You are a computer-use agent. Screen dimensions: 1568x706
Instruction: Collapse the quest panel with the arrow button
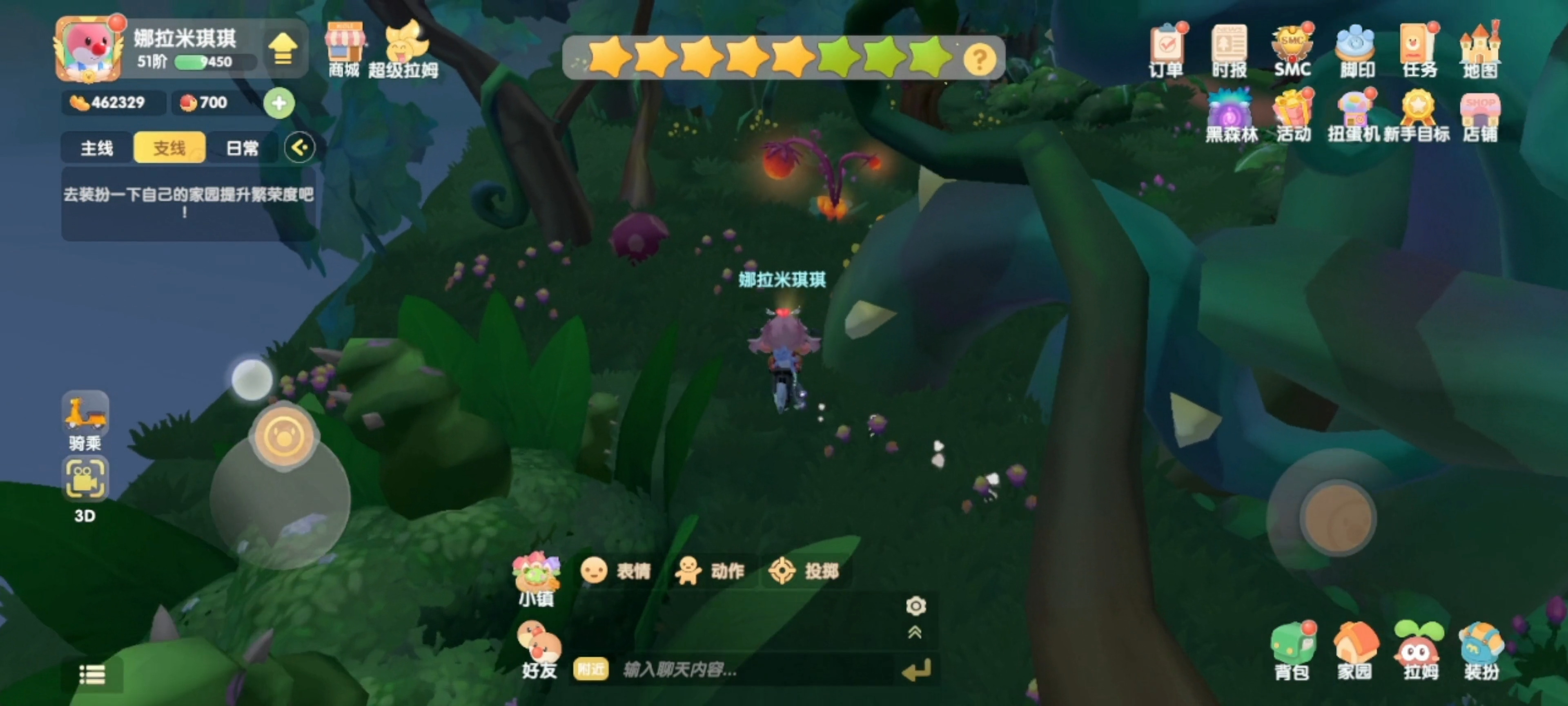point(299,147)
